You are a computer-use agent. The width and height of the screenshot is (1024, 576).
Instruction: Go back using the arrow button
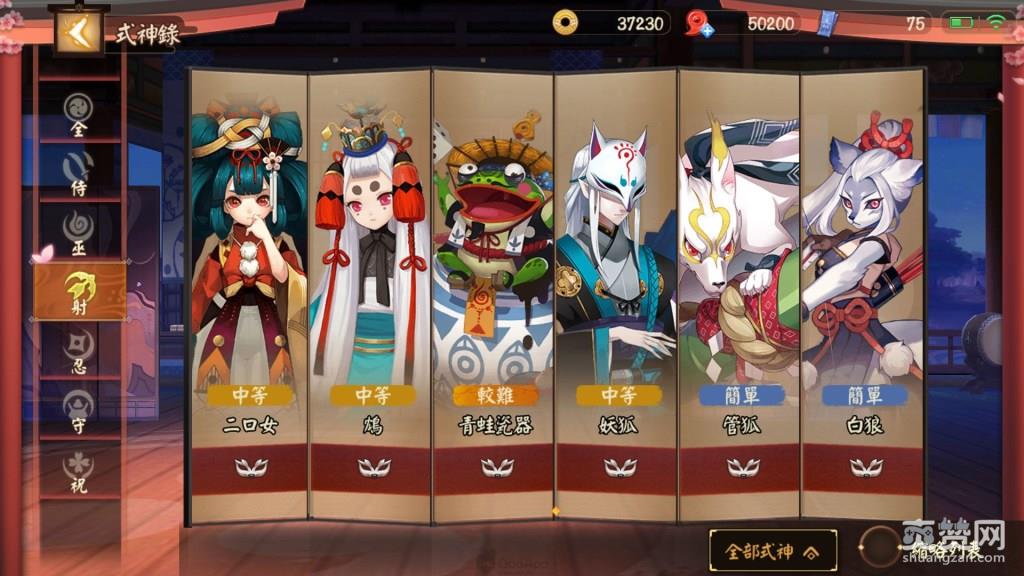pos(77,32)
